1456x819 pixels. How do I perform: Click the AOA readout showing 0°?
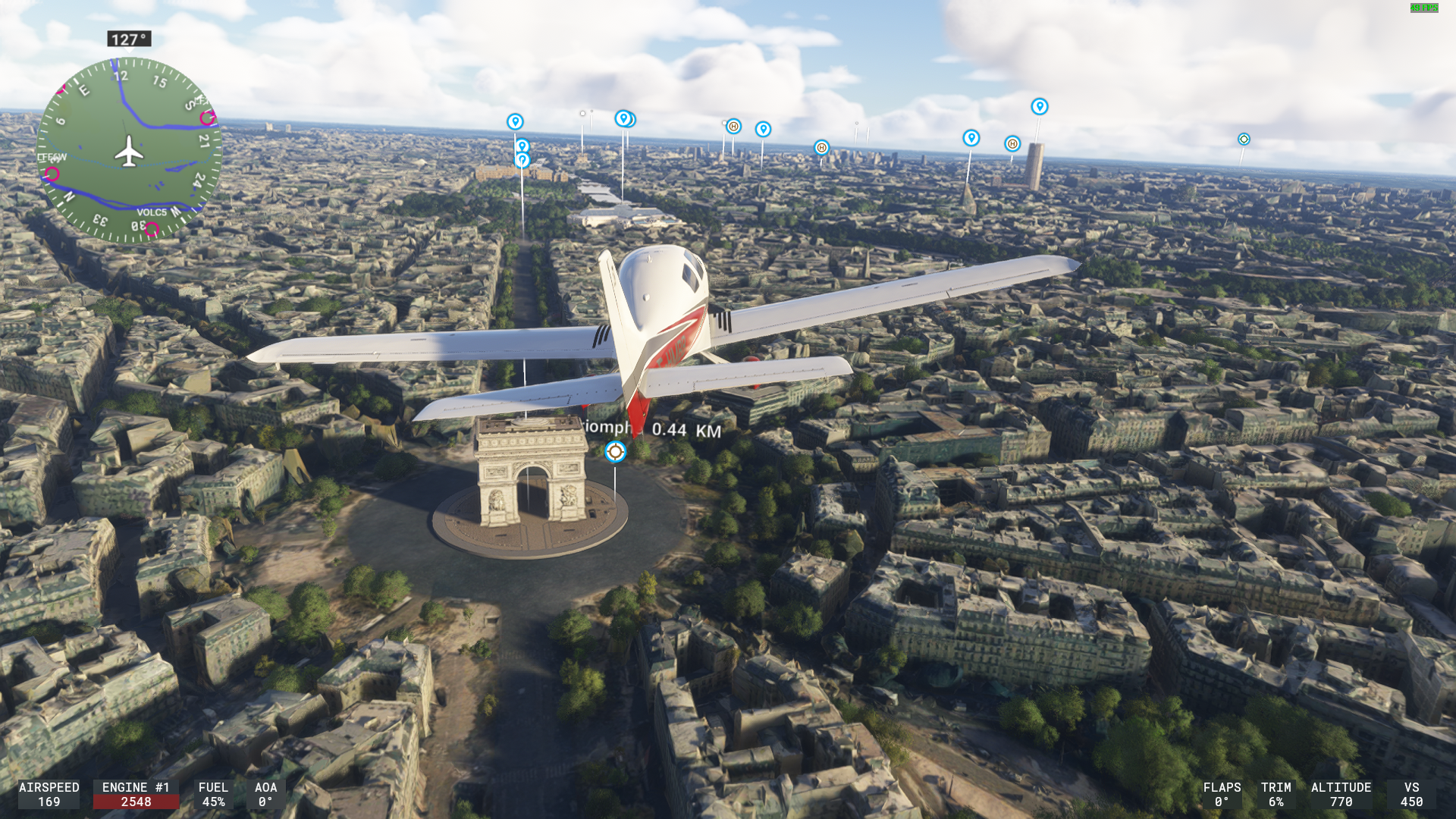coord(265,795)
